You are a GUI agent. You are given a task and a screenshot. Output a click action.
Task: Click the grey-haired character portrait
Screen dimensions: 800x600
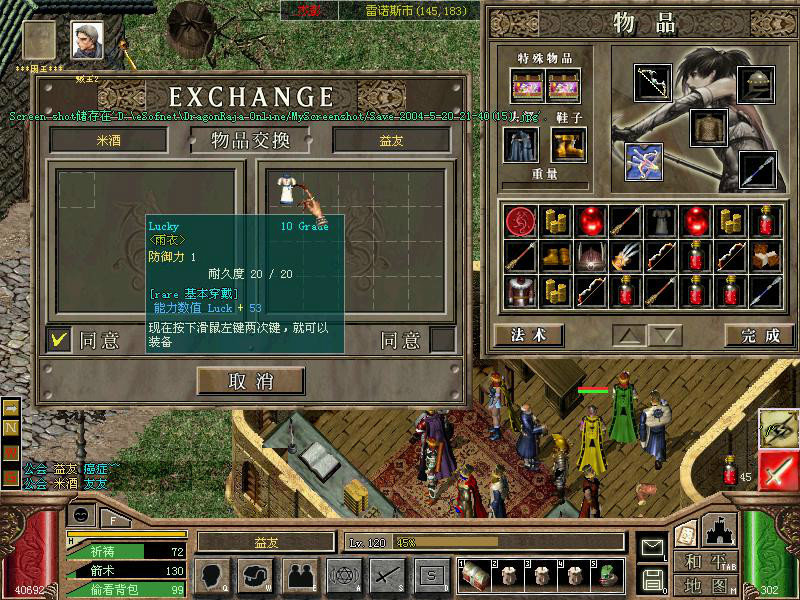click(x=87, y=41)
